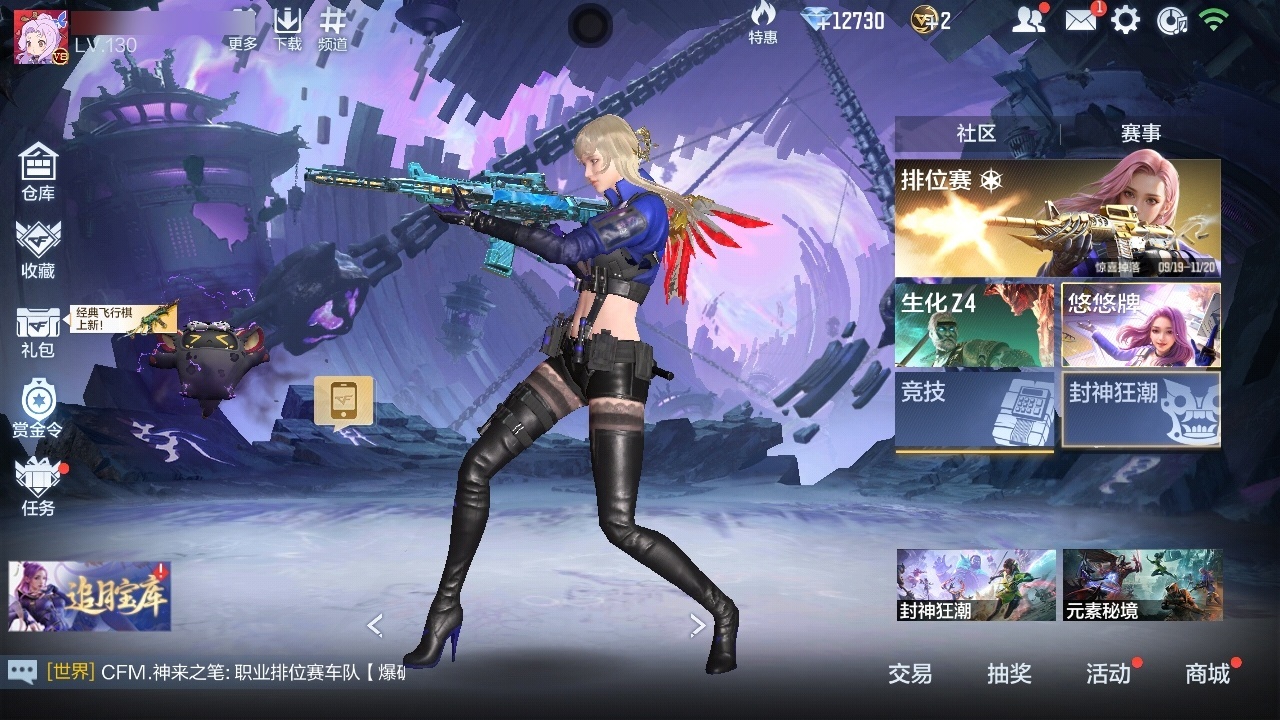Open the 礼包 gift pack menu
The image size is (1280, 720).
tap(38, 331)
